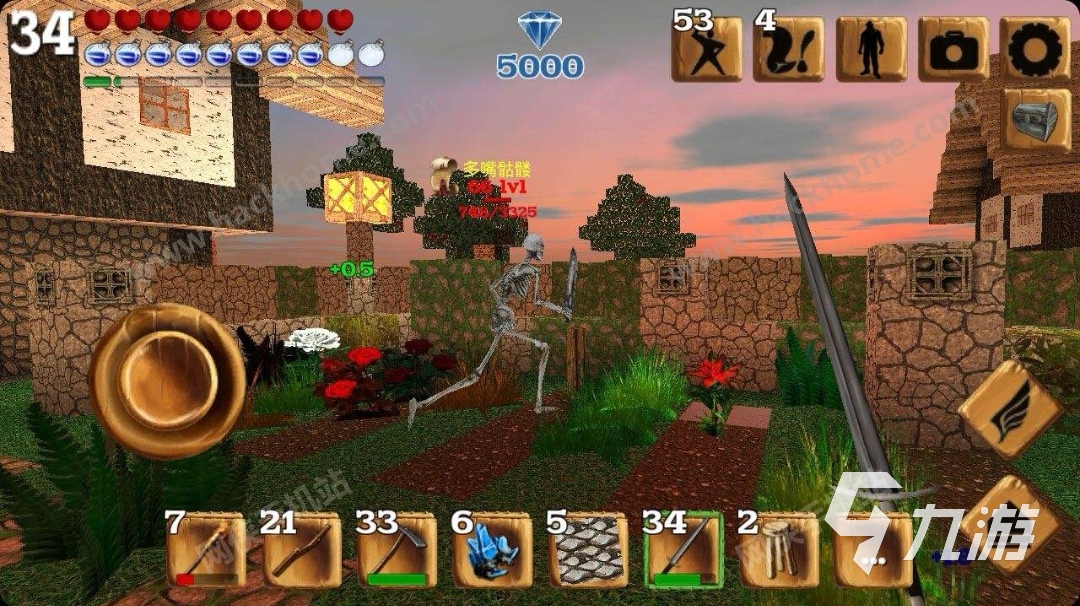This screenshot has width=1080, height=606.
Task: Select the wooden stick slot with count 21
Action: tap(302, 550)
